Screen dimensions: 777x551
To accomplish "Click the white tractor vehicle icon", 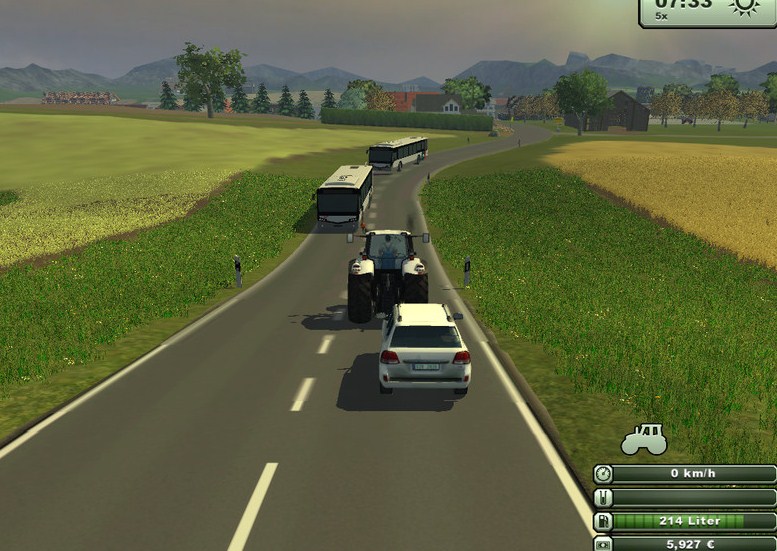I will [643, 439].
